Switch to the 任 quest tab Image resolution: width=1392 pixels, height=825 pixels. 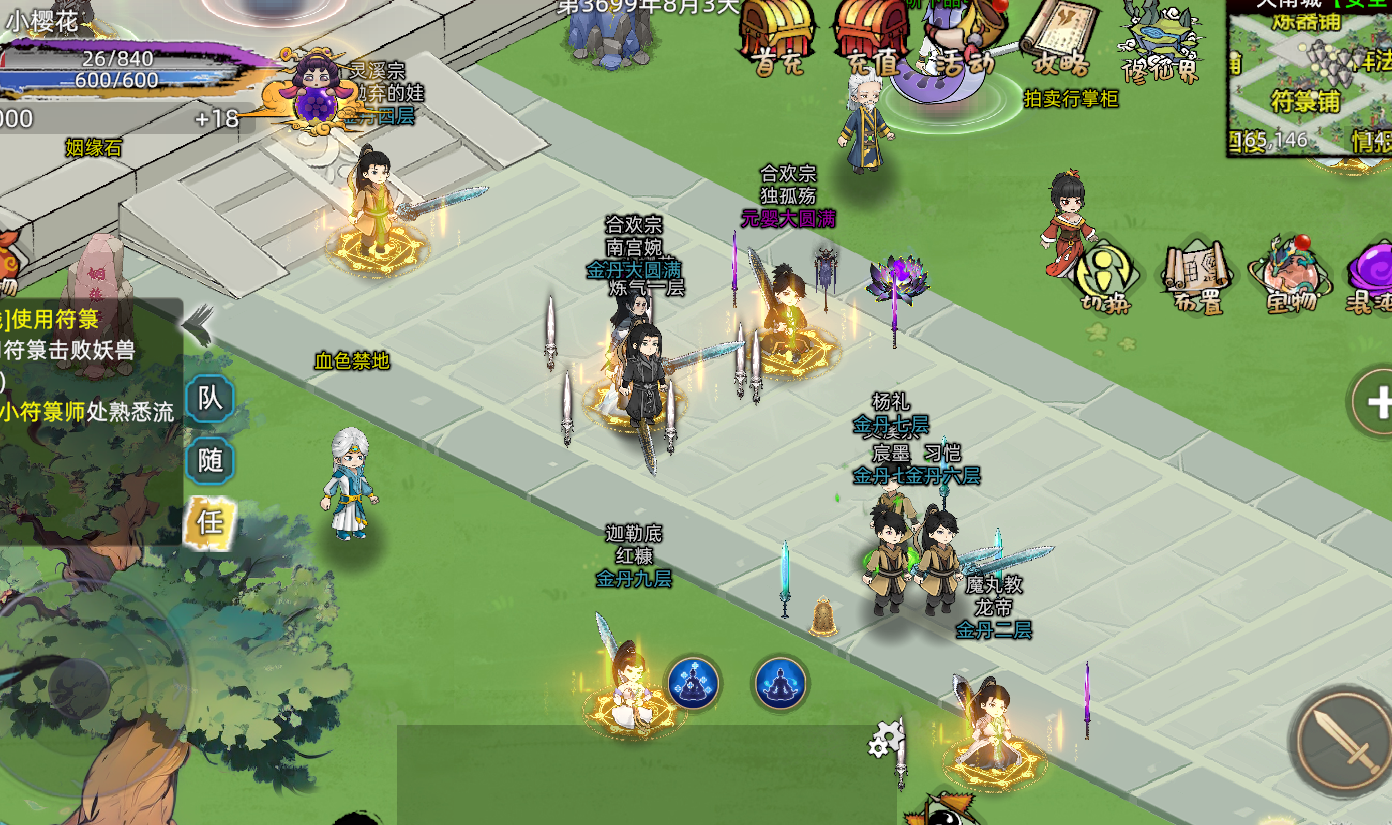point(210,521)
